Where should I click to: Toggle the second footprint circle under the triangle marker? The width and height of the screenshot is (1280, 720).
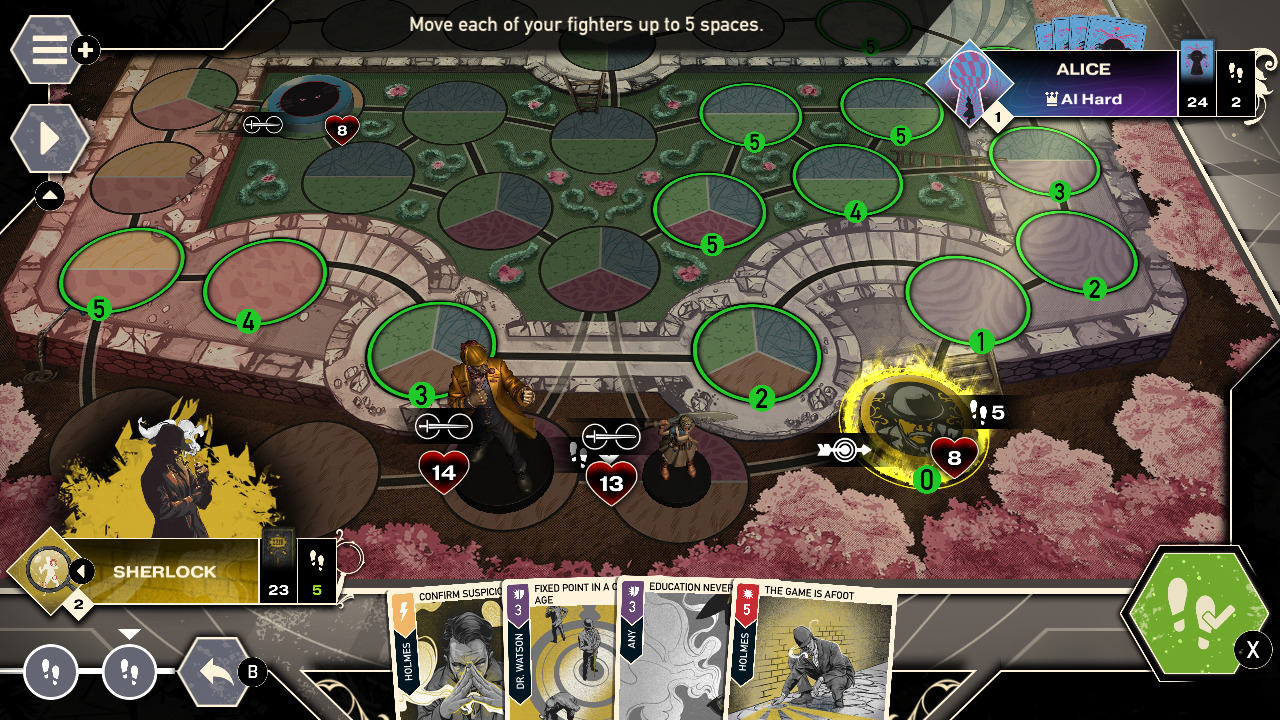[131, 672]
